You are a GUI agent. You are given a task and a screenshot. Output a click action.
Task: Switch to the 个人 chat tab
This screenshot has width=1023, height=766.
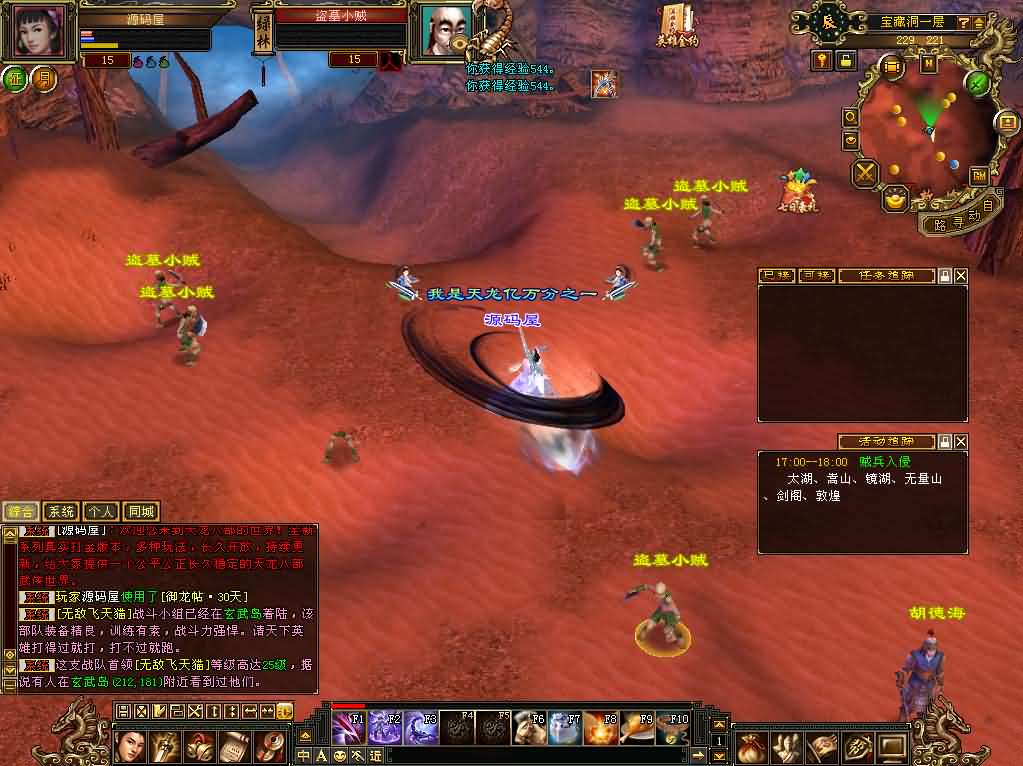(101, 512)
